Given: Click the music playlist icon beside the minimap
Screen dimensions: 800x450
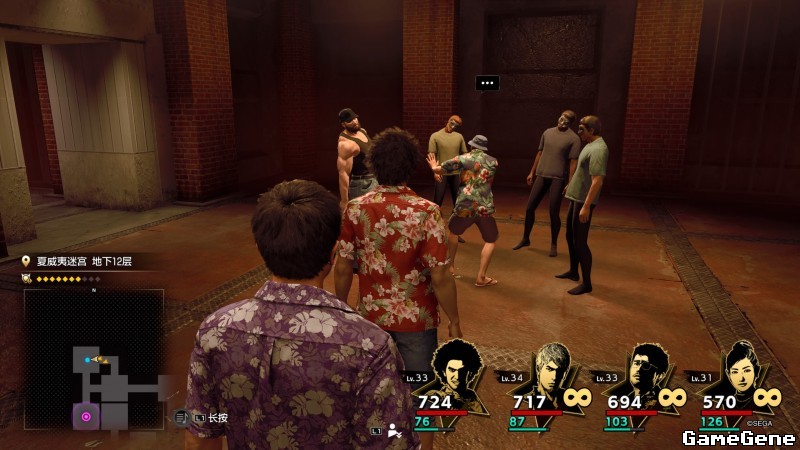Looking at the screenshot, I should [x=181, y=417].
